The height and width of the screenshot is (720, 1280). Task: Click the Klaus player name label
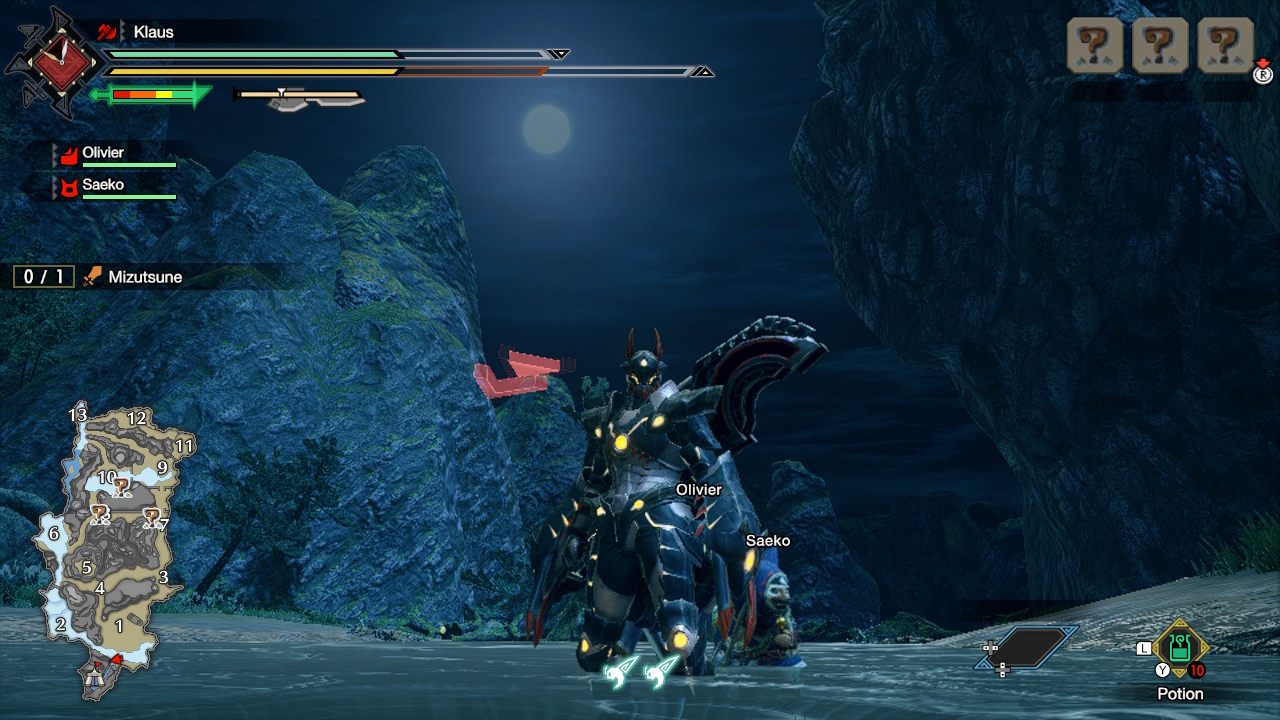[x=153, y=32]
